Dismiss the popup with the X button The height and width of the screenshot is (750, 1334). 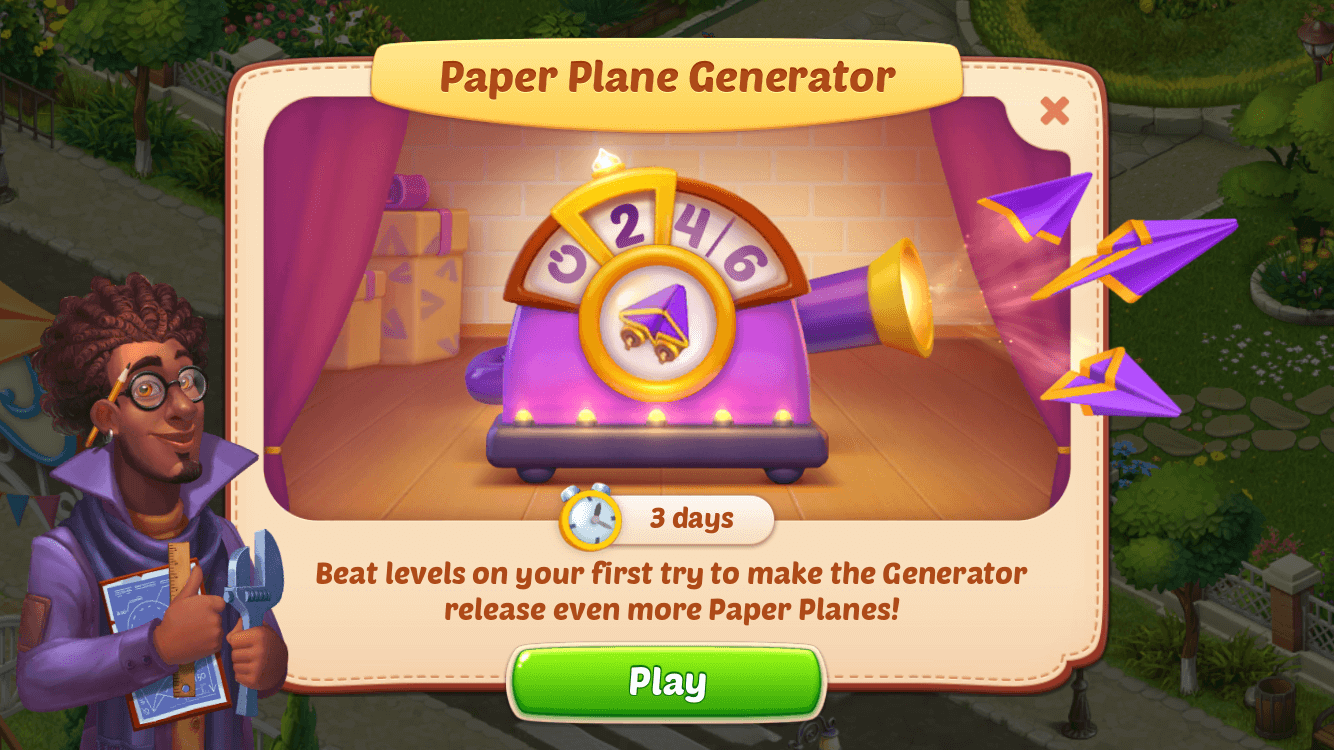(1055, 112)
